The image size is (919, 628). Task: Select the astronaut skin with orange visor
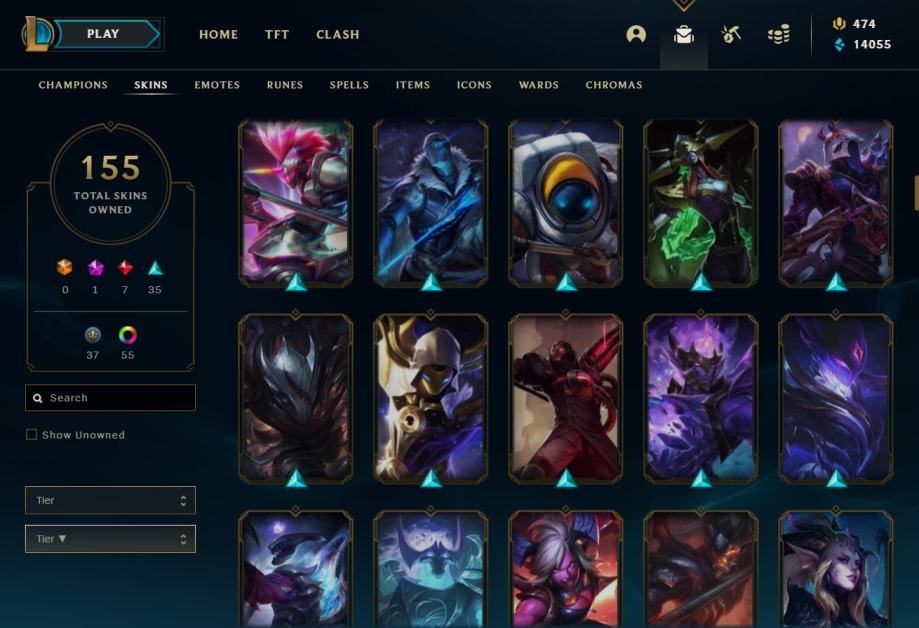(x=565, y=200)
